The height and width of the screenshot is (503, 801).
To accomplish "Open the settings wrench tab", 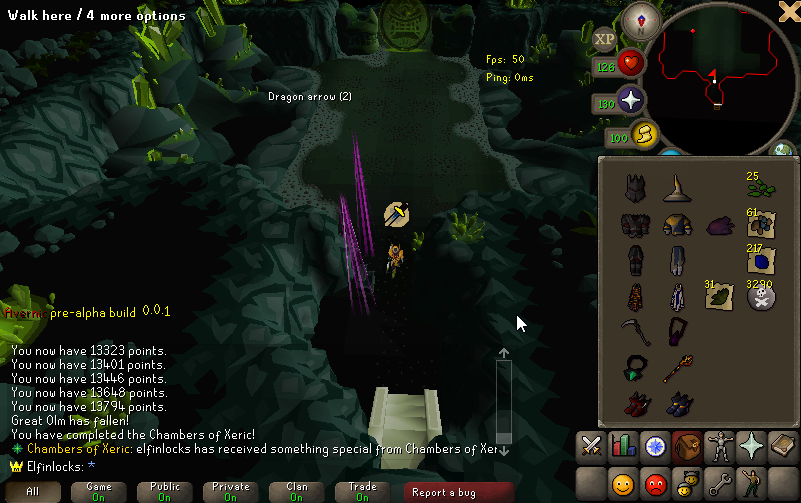I will (719, 485).
